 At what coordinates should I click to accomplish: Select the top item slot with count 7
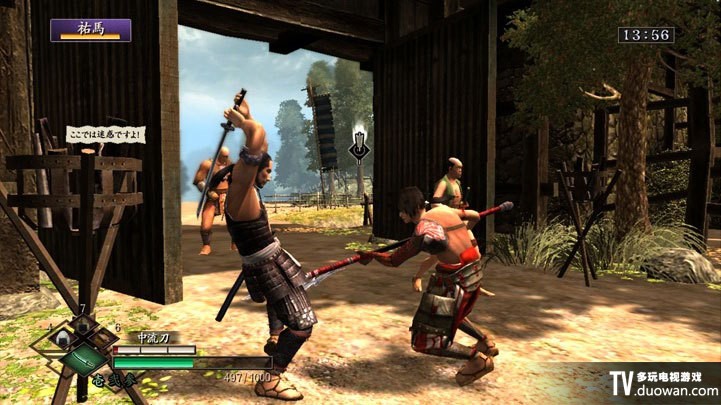click(x=84, y=323)
